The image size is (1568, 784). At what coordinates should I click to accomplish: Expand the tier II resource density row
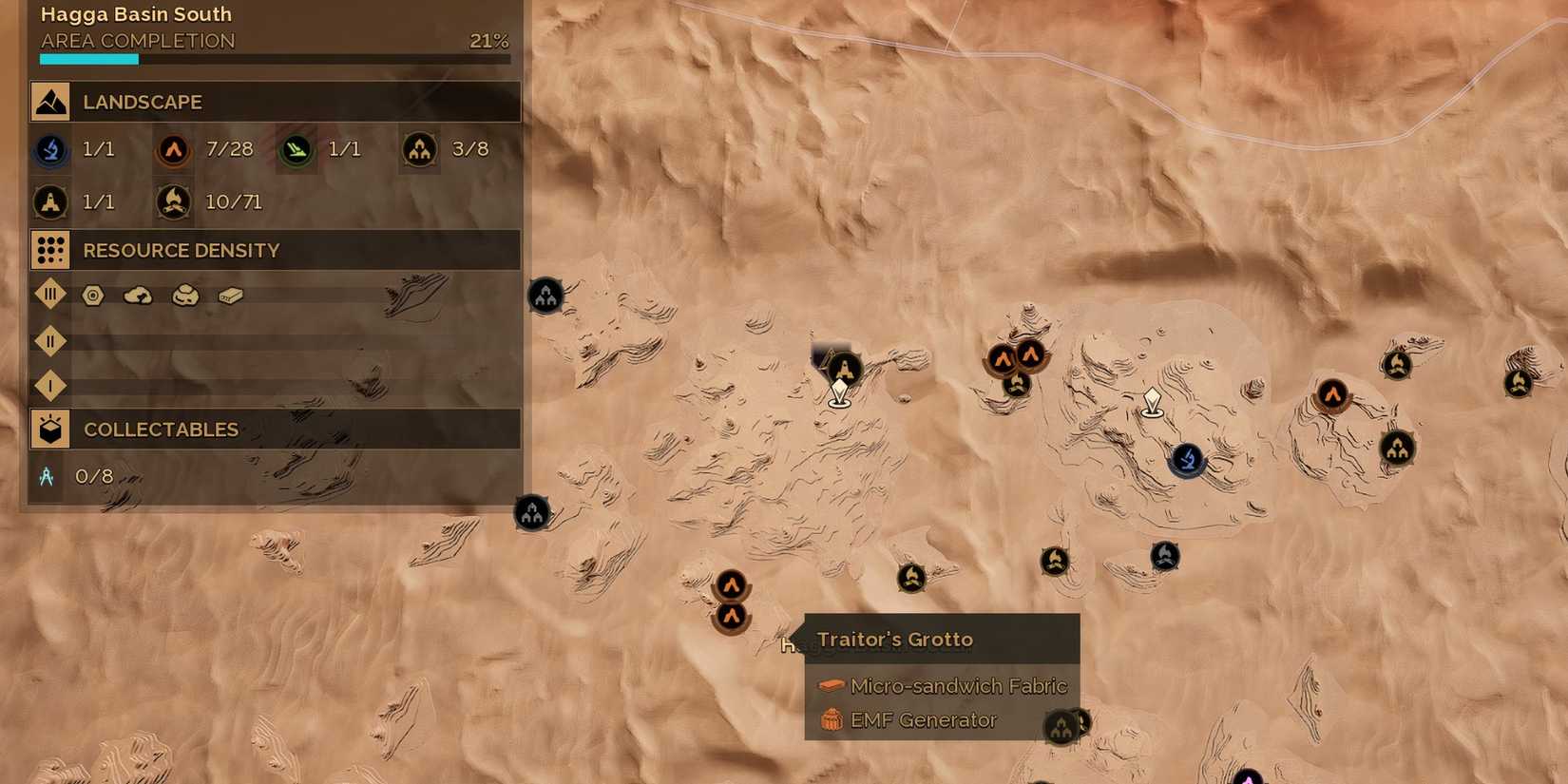coord(49,340)
